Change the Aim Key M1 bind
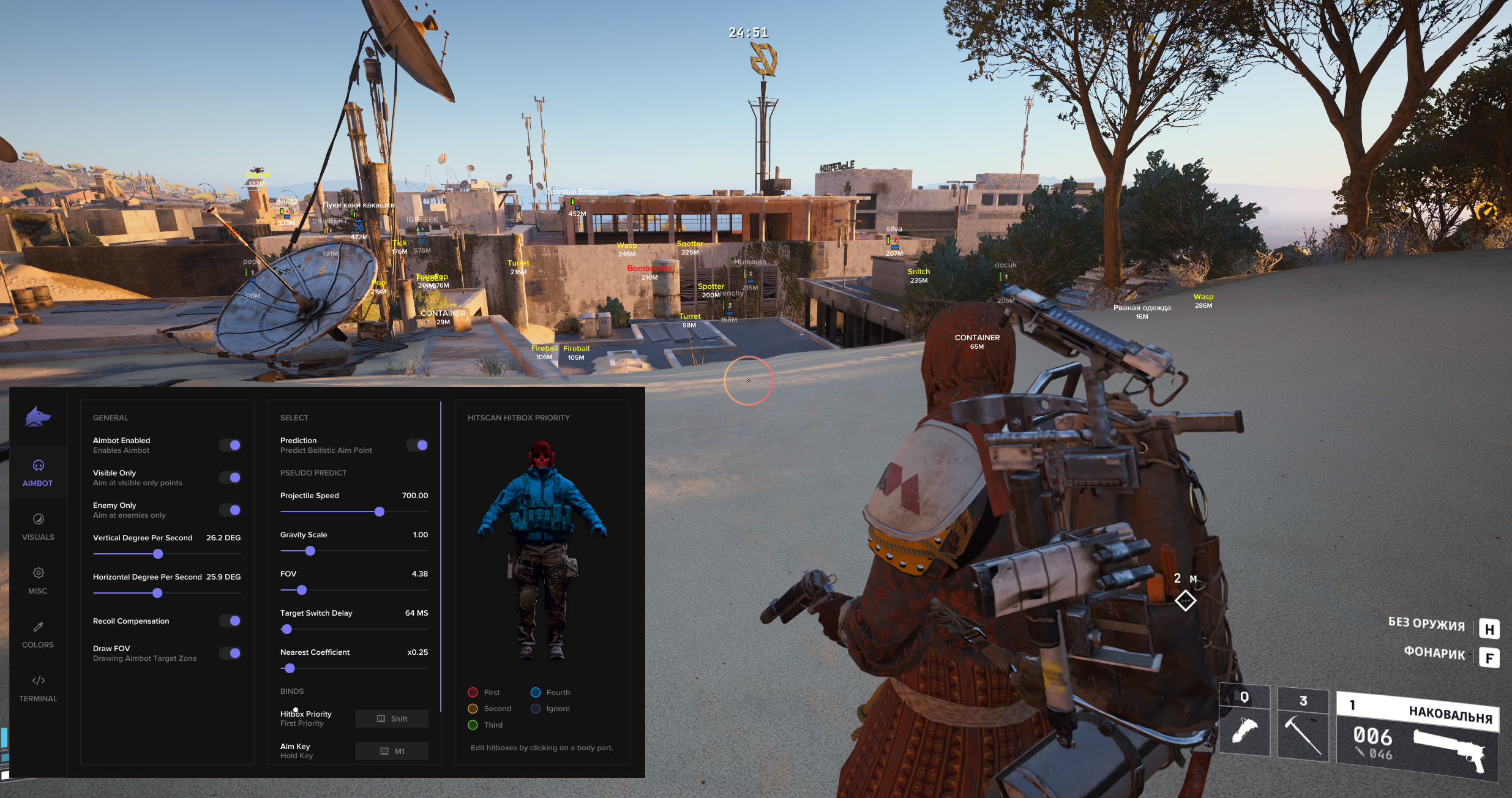Screen dimensions: 1512x798 point(392,751)
